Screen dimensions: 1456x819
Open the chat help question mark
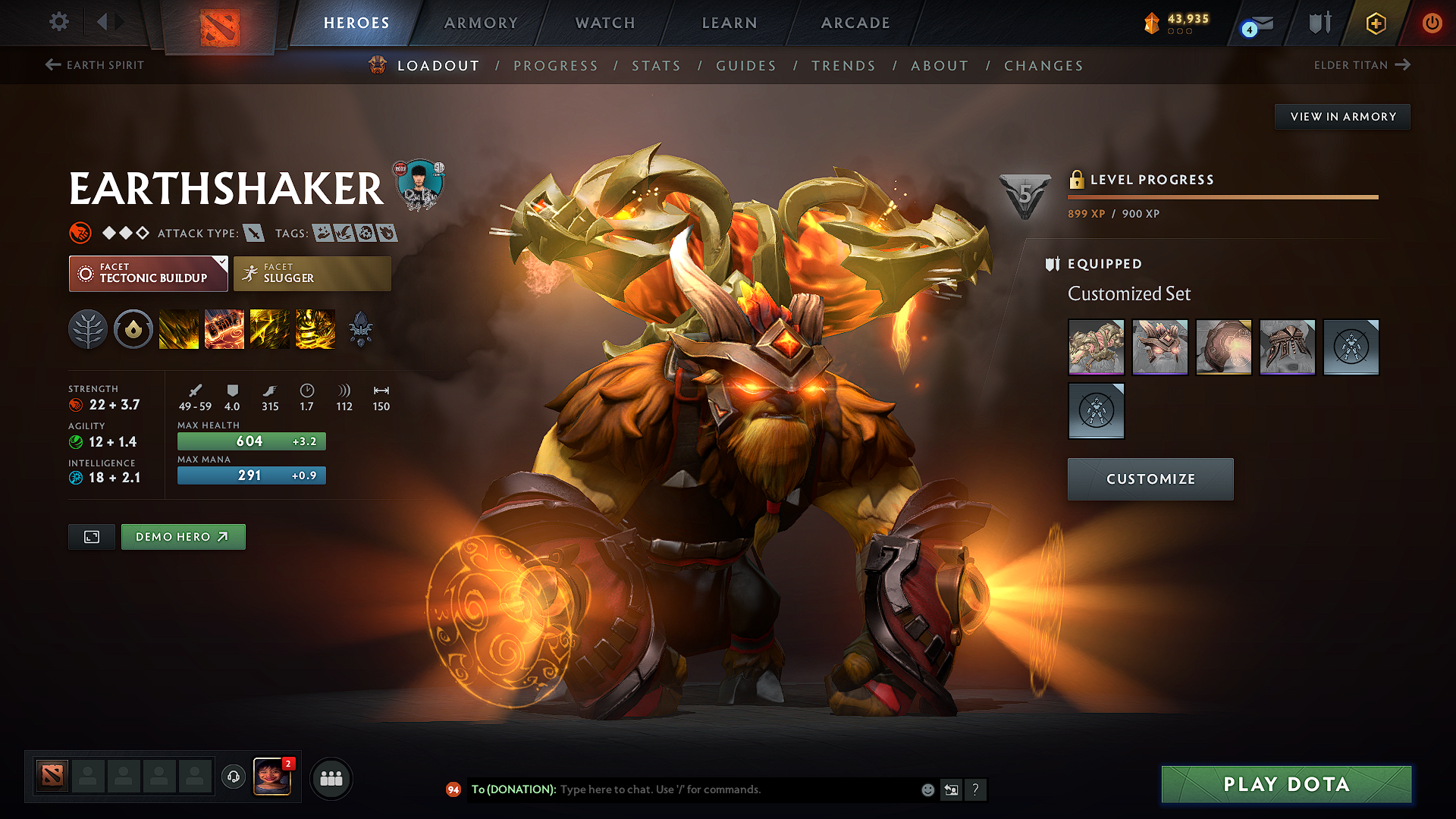point(976,789)
